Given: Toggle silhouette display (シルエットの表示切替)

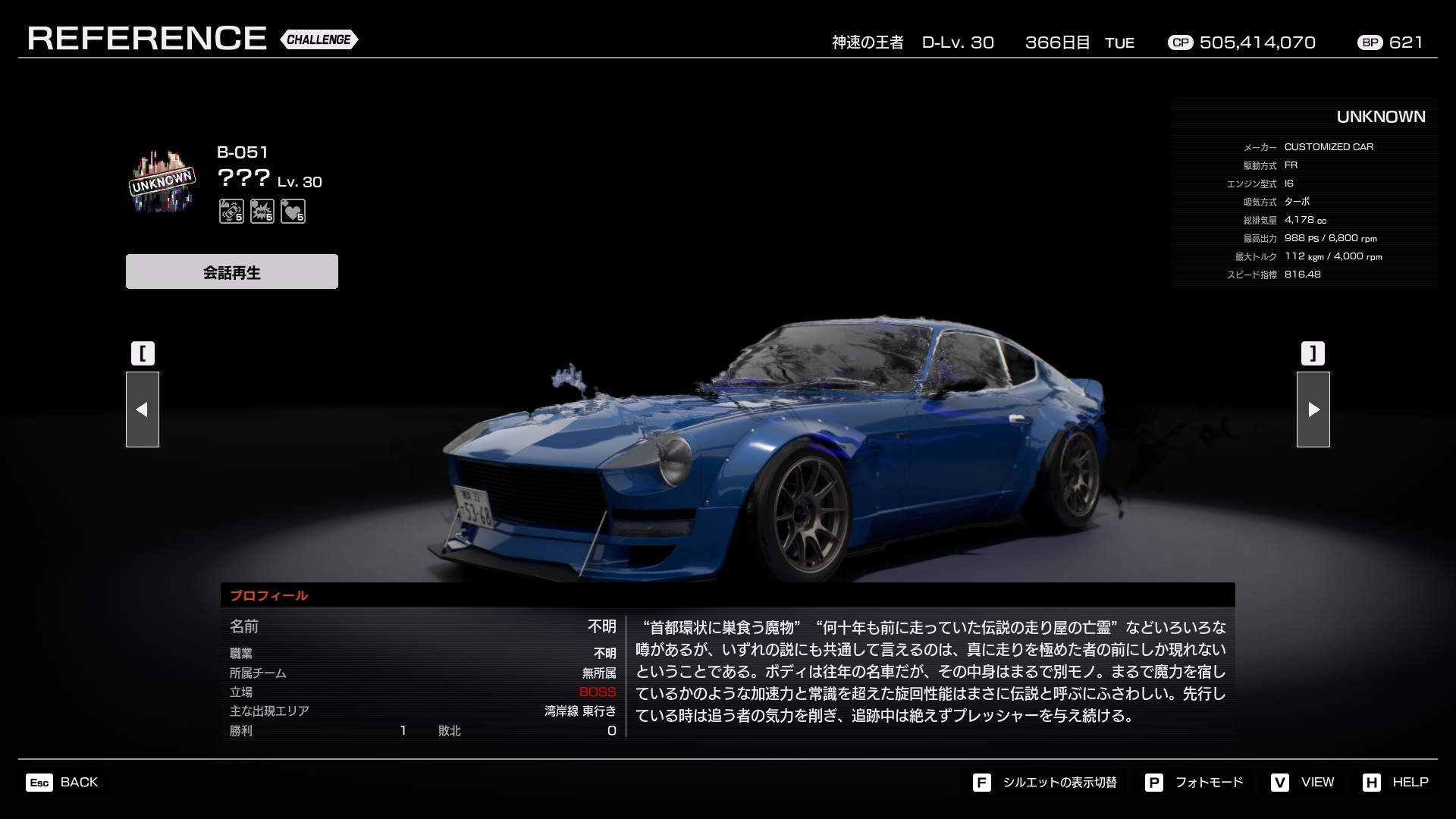Looking at the screenshot, I should [1045, 782].
